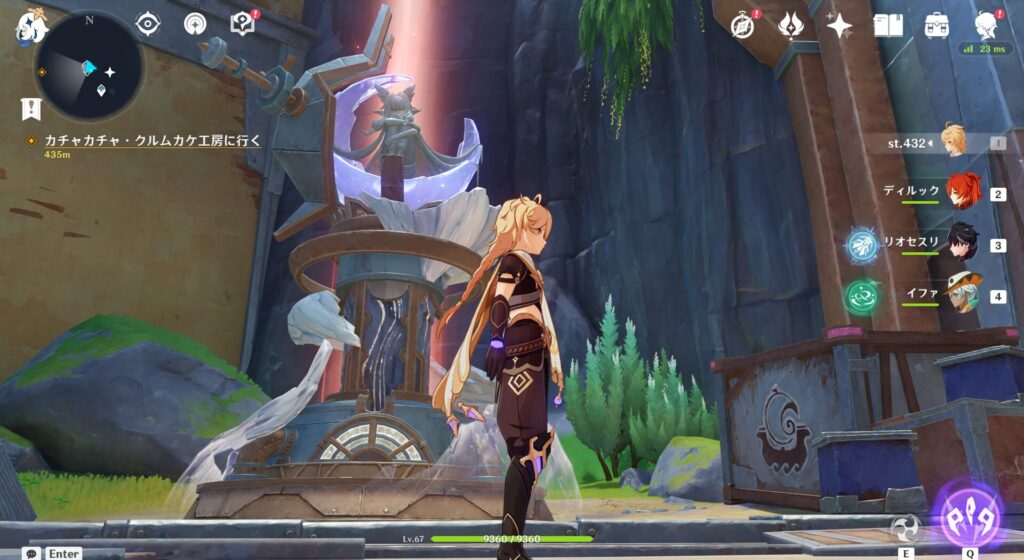Open the Paimon main menu
This screenshot has height=560, width=1024.
tap(30, 24)
